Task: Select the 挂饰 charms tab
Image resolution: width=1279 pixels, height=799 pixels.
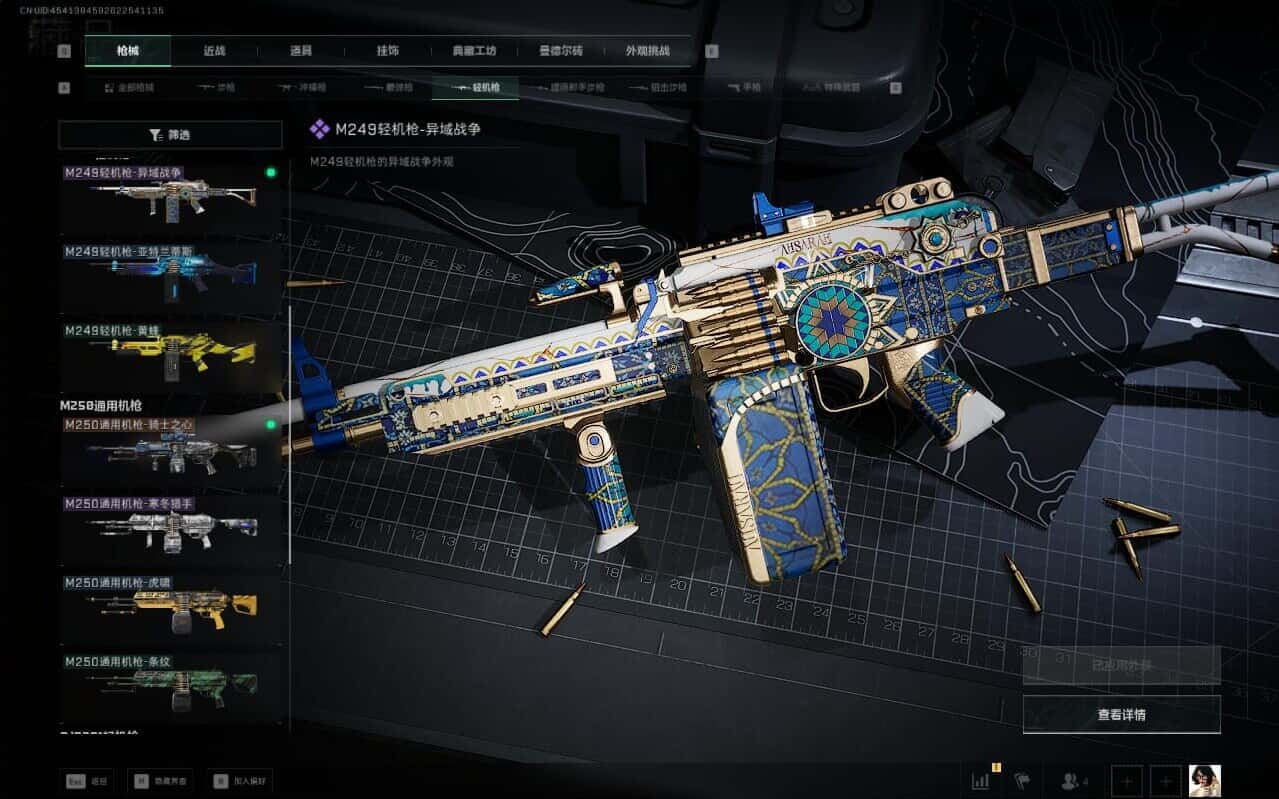Action: pos(388,51)
